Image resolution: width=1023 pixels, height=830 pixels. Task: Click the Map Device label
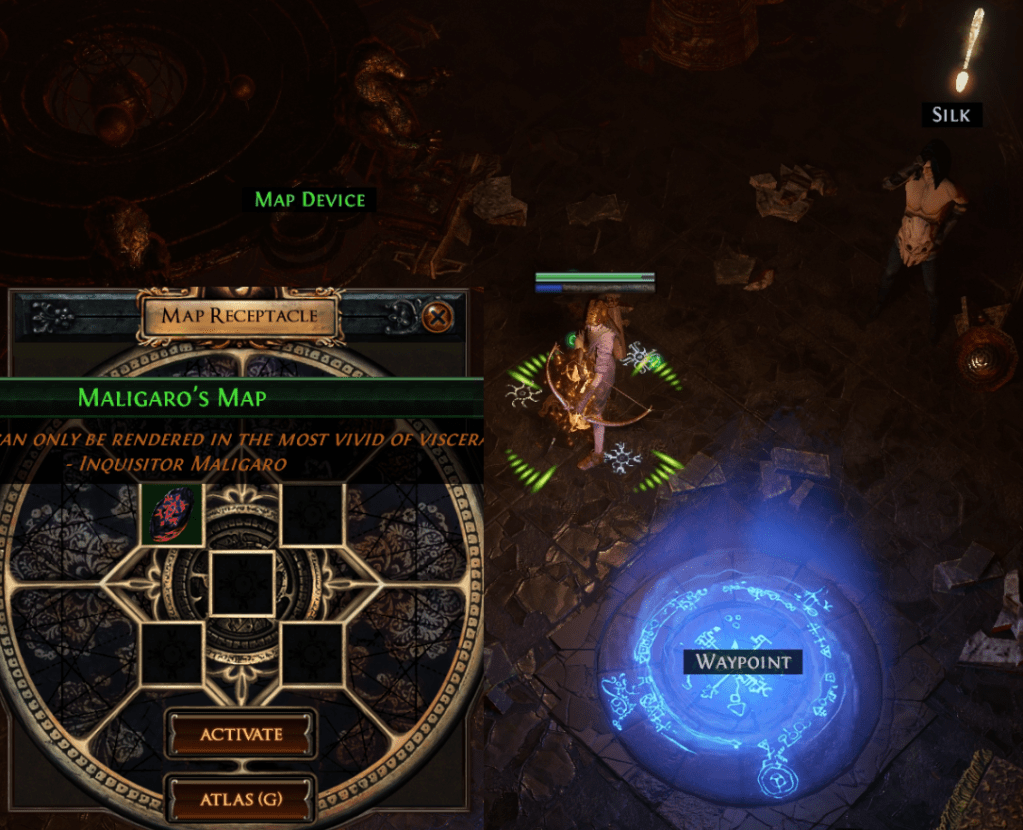pyautogui.click(x=309, y=199)
